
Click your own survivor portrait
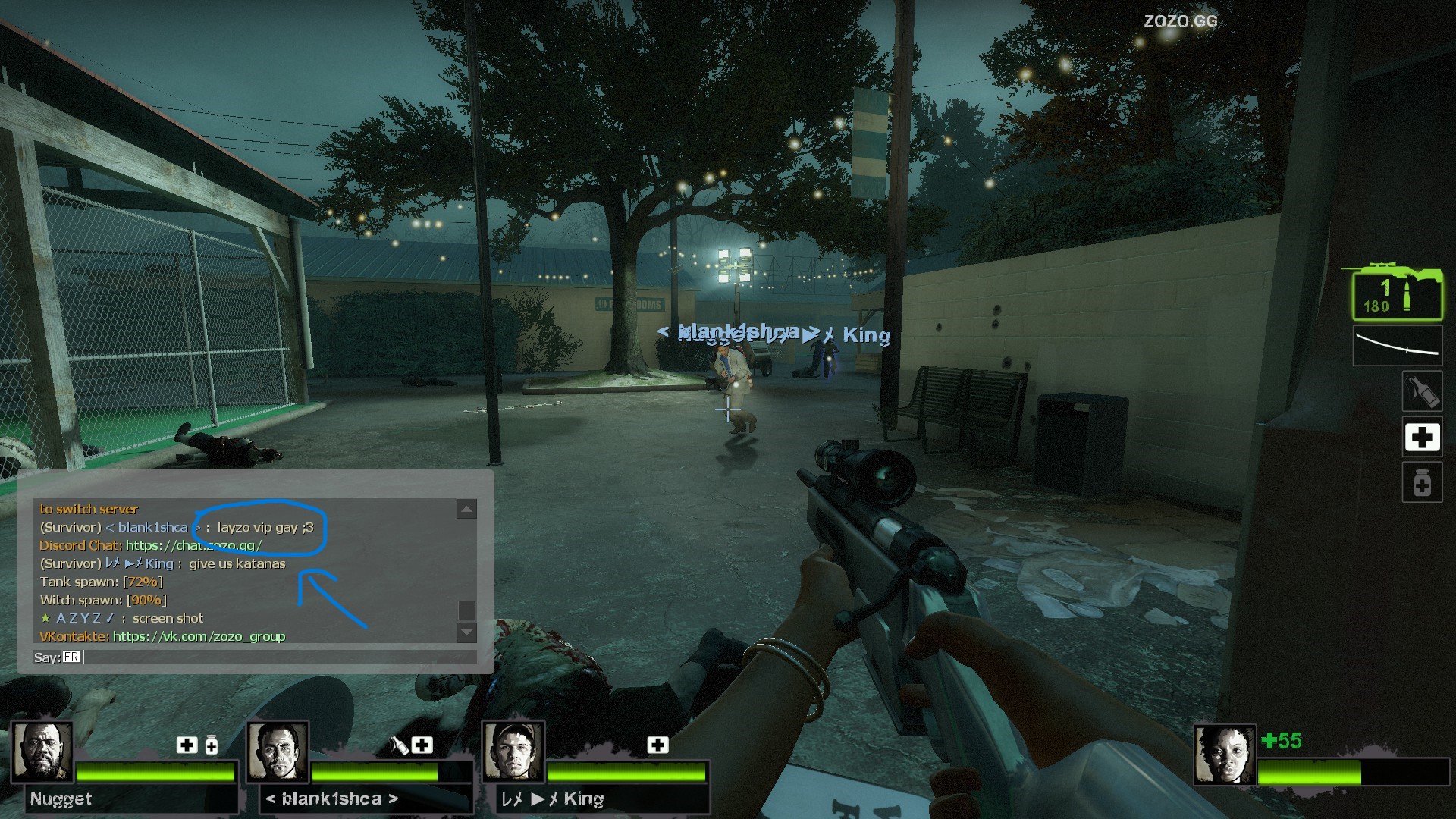tap(1224, 755)
